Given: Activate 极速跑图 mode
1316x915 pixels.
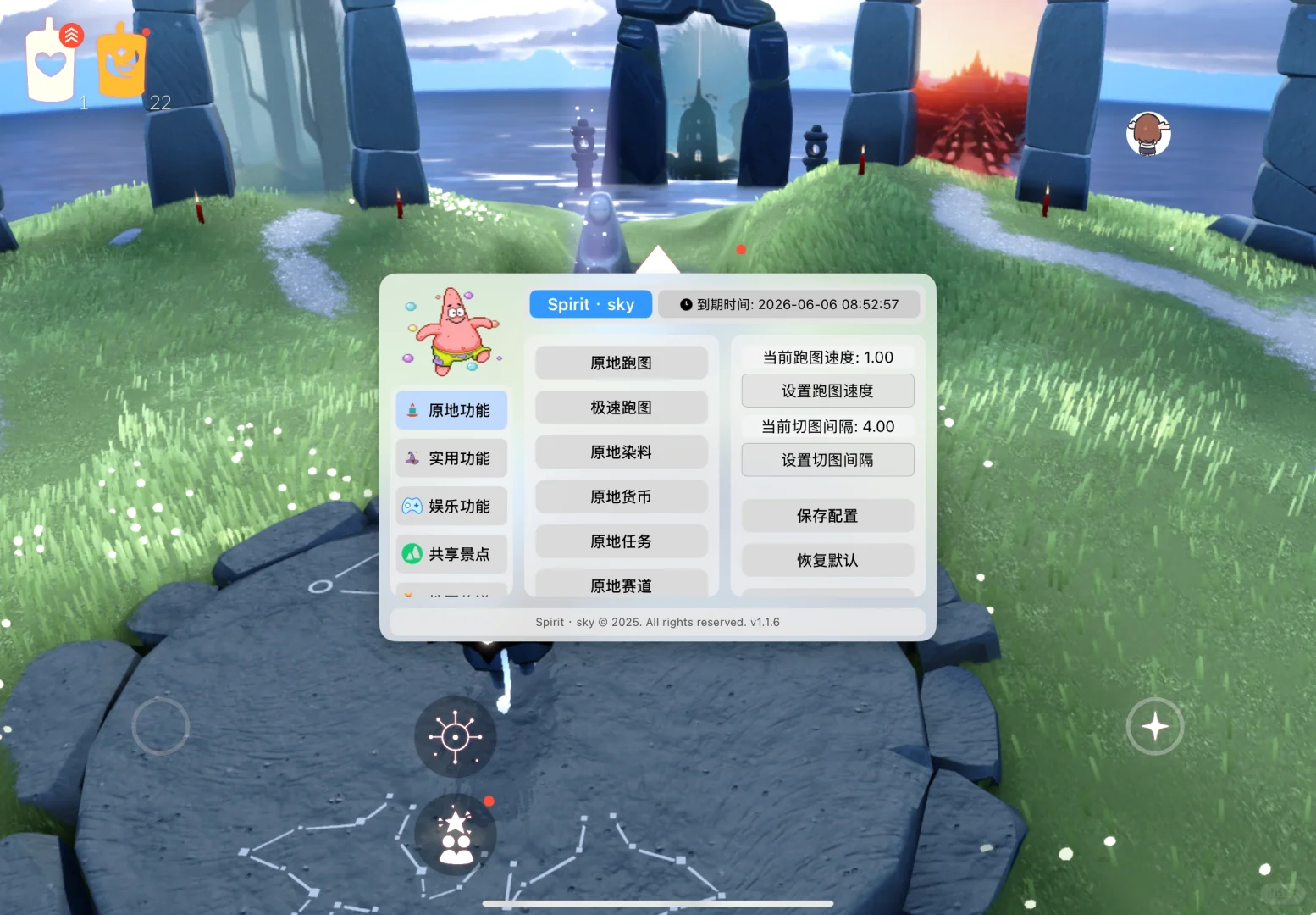Looking at the screenshot, I should pos(621,408).
